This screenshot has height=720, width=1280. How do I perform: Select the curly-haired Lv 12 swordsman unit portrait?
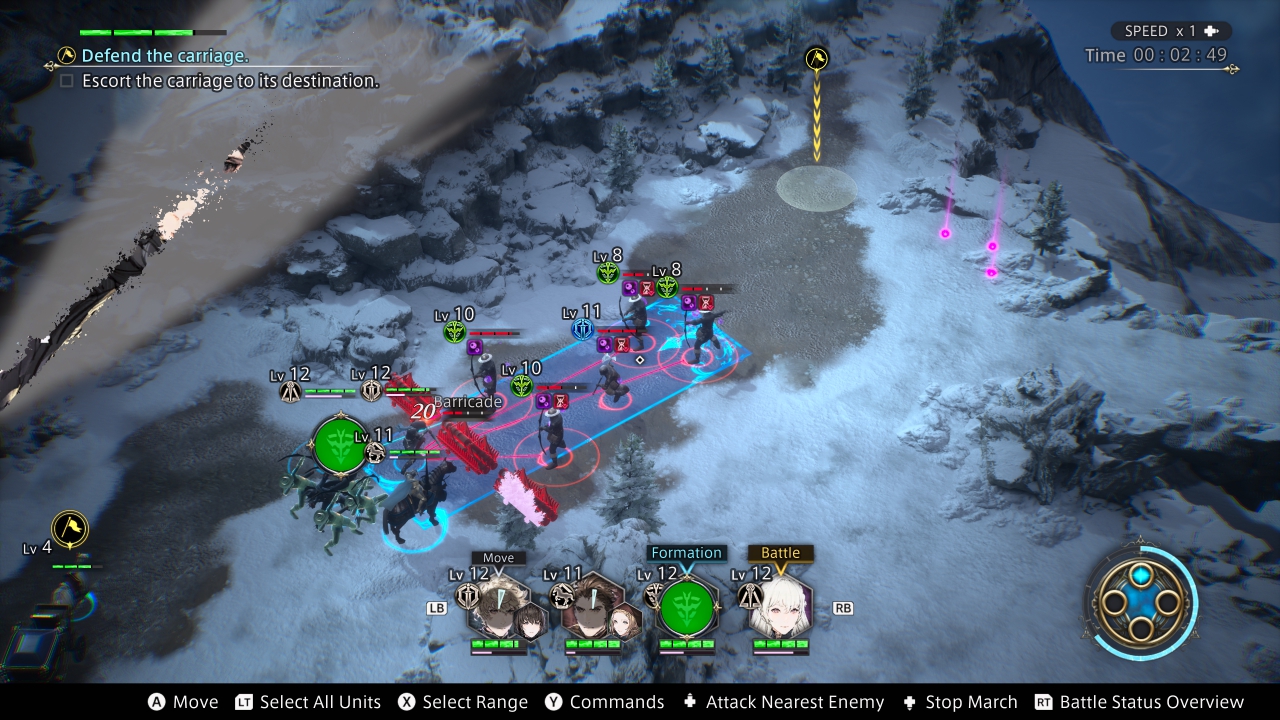tap(497, 606)
